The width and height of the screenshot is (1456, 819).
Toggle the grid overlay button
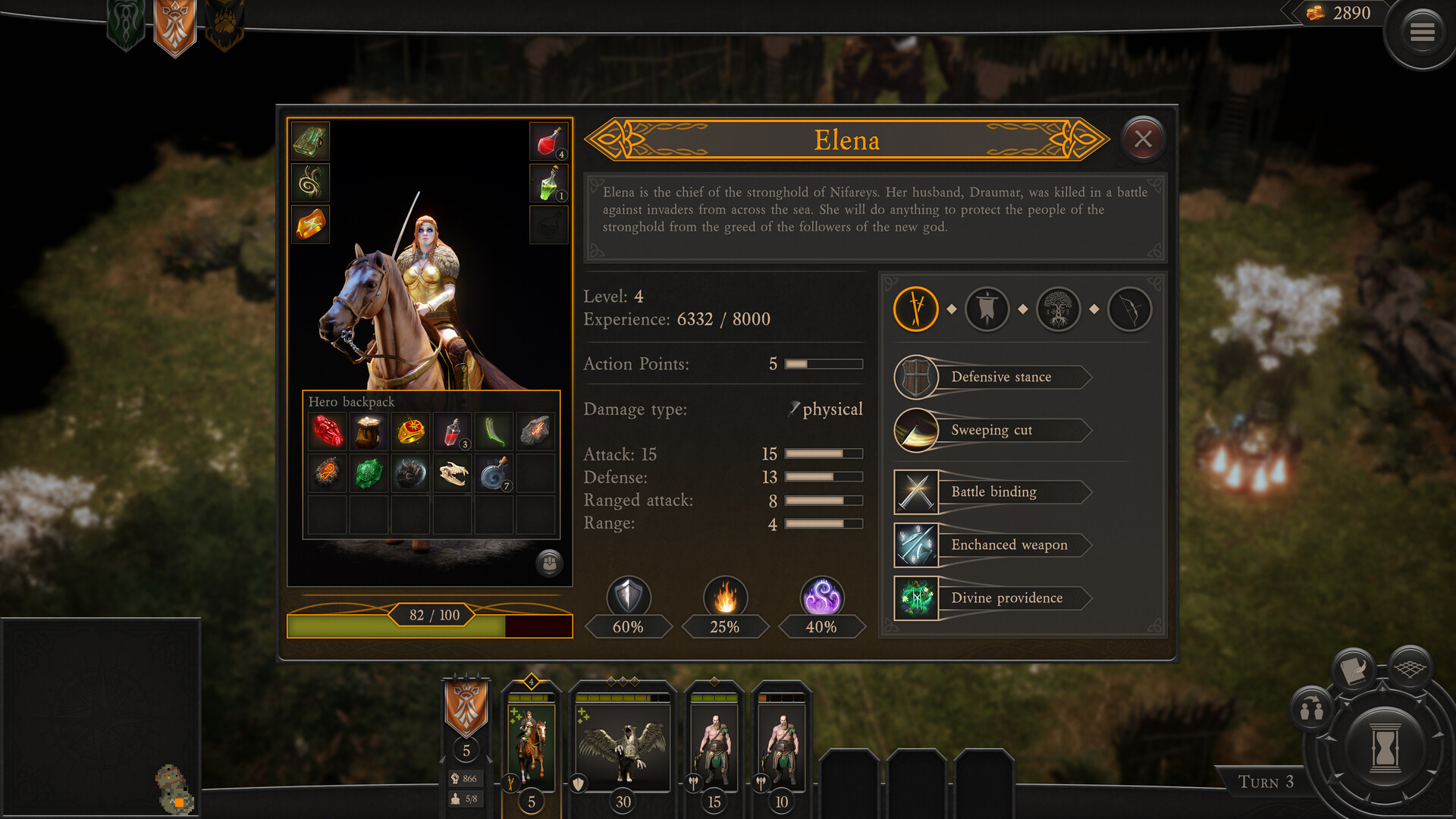1410,667
